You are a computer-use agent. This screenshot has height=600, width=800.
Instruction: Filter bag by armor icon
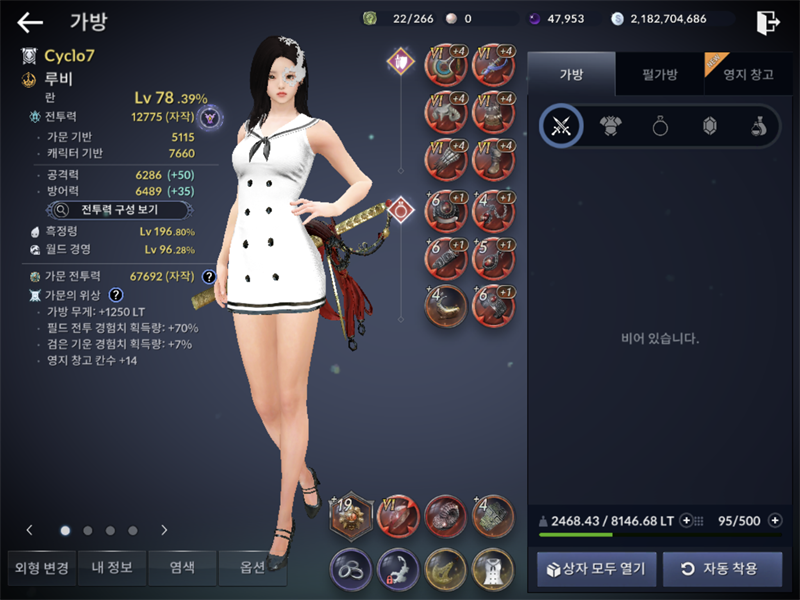click(610, 126)
